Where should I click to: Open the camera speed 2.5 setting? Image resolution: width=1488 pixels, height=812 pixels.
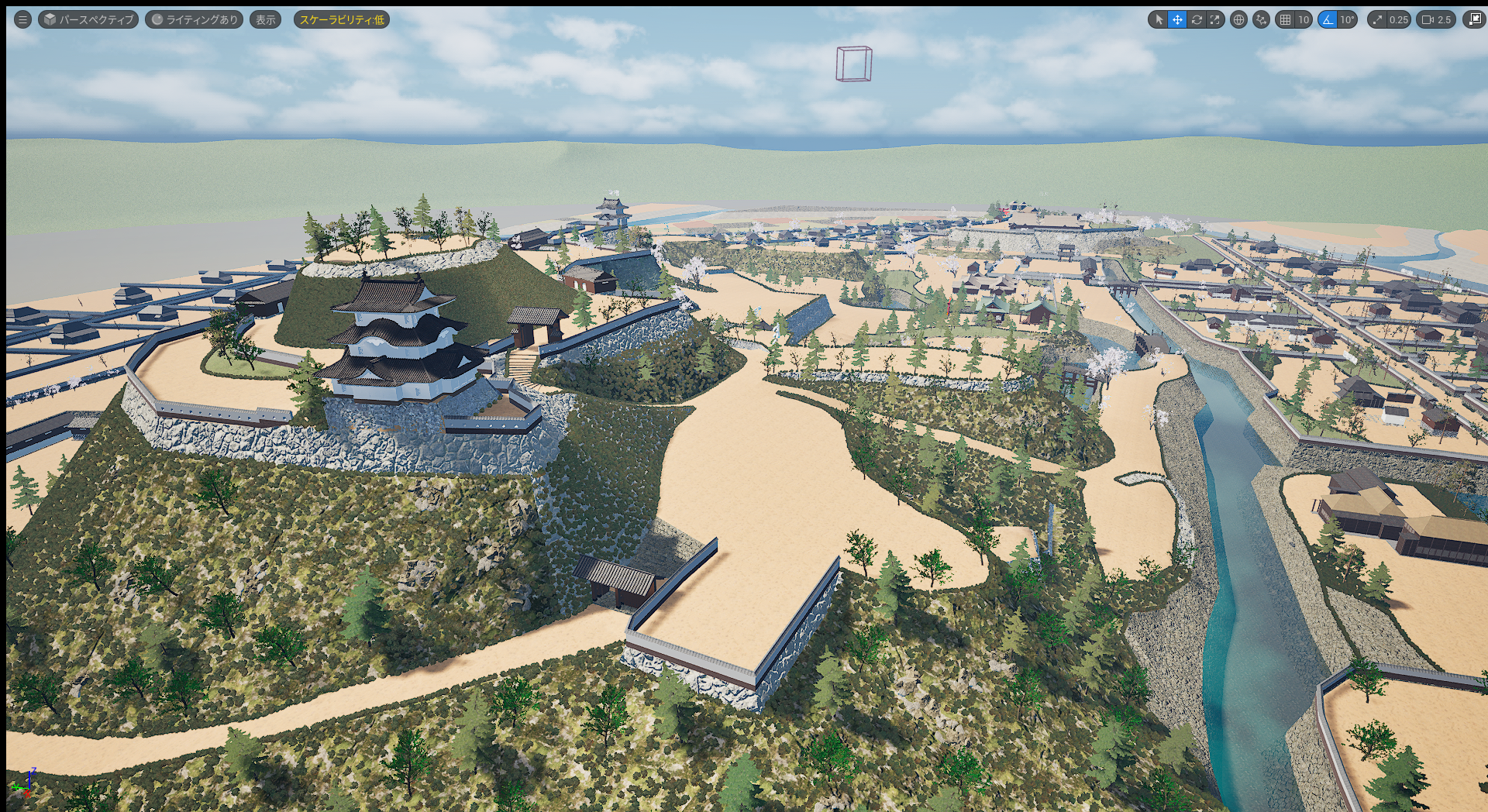pos(1435,19)
